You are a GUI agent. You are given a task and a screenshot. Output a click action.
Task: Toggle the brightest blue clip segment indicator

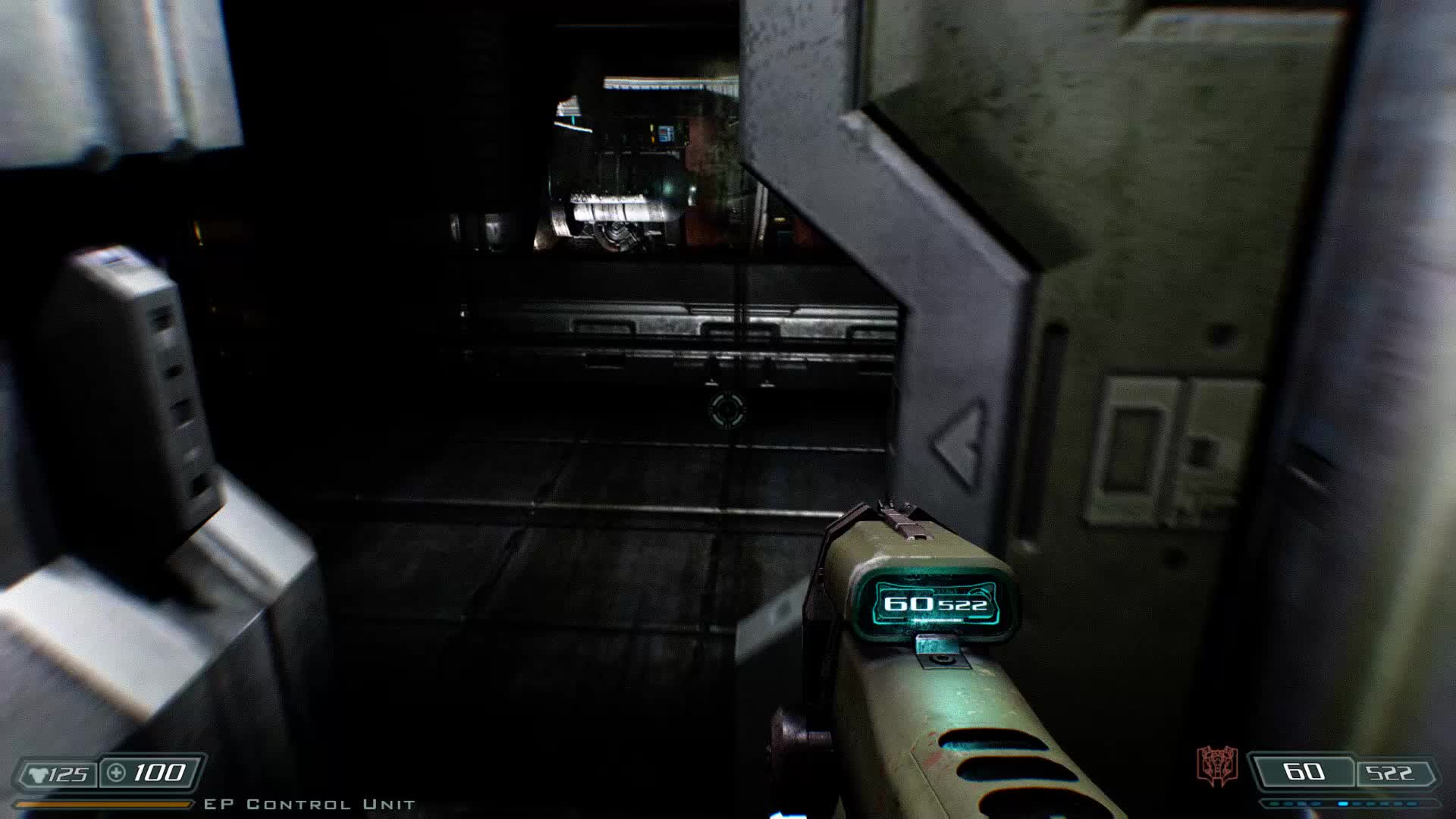click(x=1343, y=802)
